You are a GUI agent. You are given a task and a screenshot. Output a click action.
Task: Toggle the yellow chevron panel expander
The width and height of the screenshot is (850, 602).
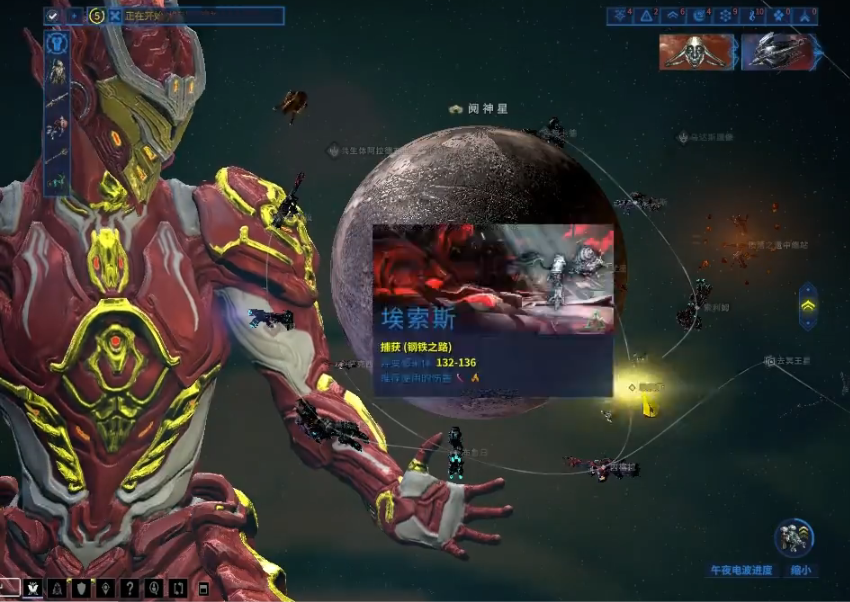tap(808, 306)
